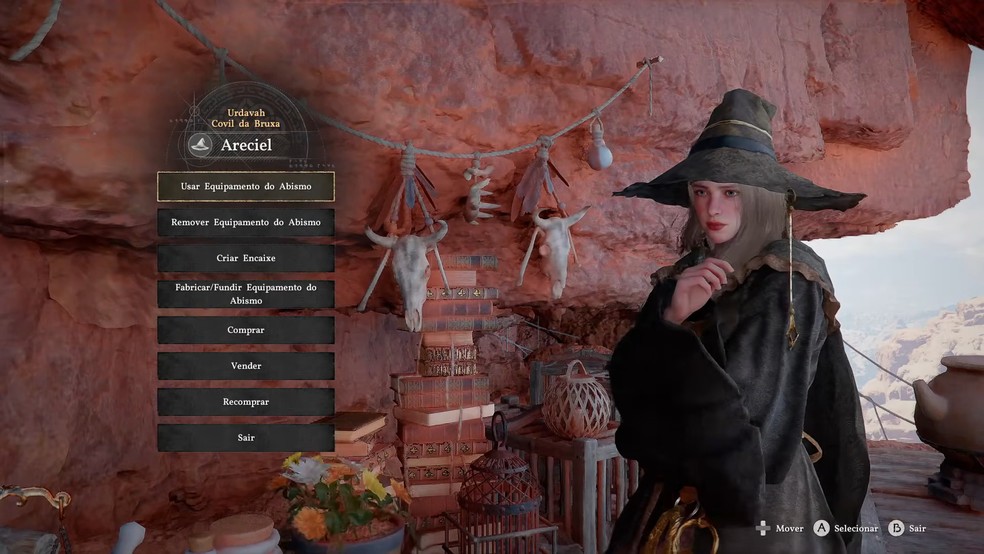Viewport: 984px width, 554px height.
Task: Exit the vendor with Sair
Action: click(246, 438)
